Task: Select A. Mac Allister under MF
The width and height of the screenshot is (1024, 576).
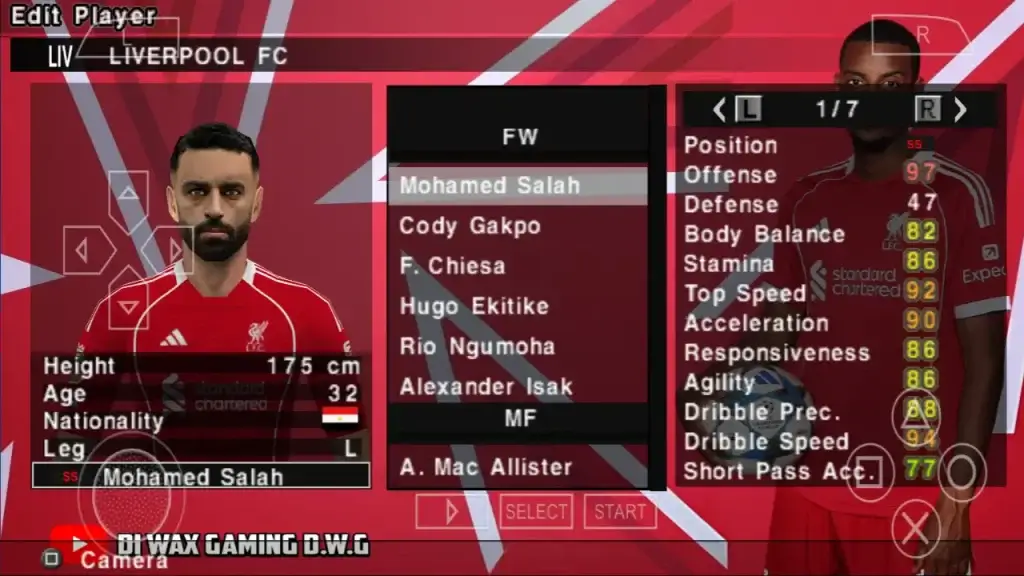Action: [518, 467]
